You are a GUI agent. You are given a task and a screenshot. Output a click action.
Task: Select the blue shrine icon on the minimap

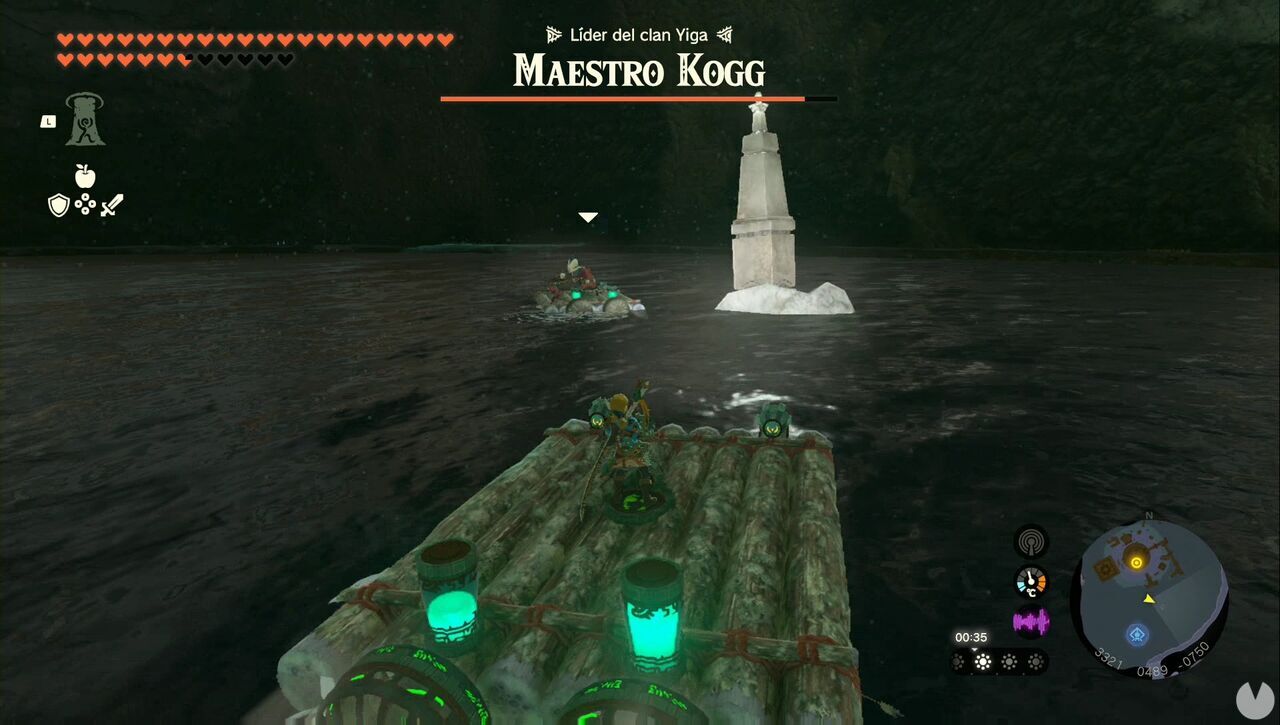coord(1138,631)
